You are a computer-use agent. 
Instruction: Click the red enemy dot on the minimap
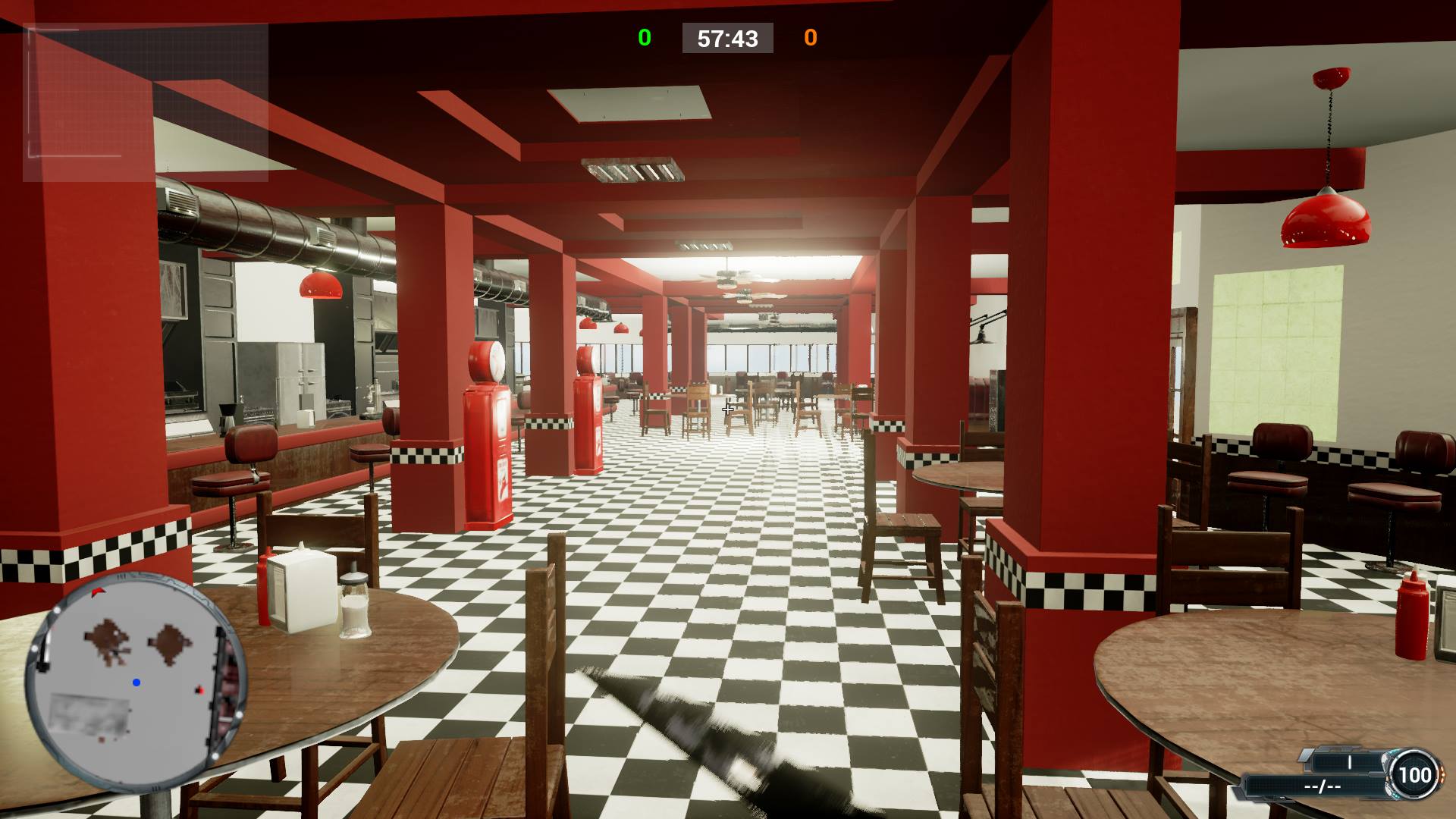pos(199,690)
